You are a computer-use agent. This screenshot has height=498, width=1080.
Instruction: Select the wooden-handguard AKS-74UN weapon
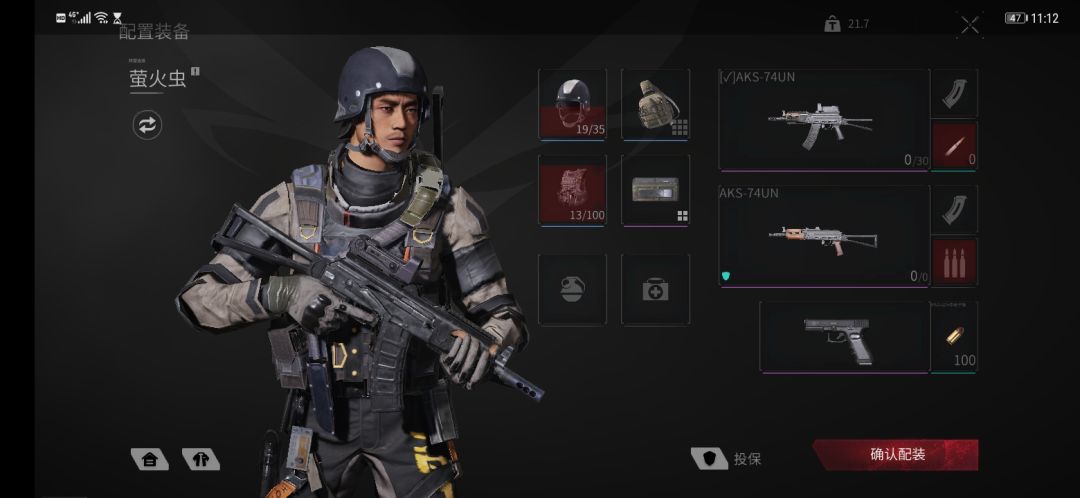[x=824, y=236]
